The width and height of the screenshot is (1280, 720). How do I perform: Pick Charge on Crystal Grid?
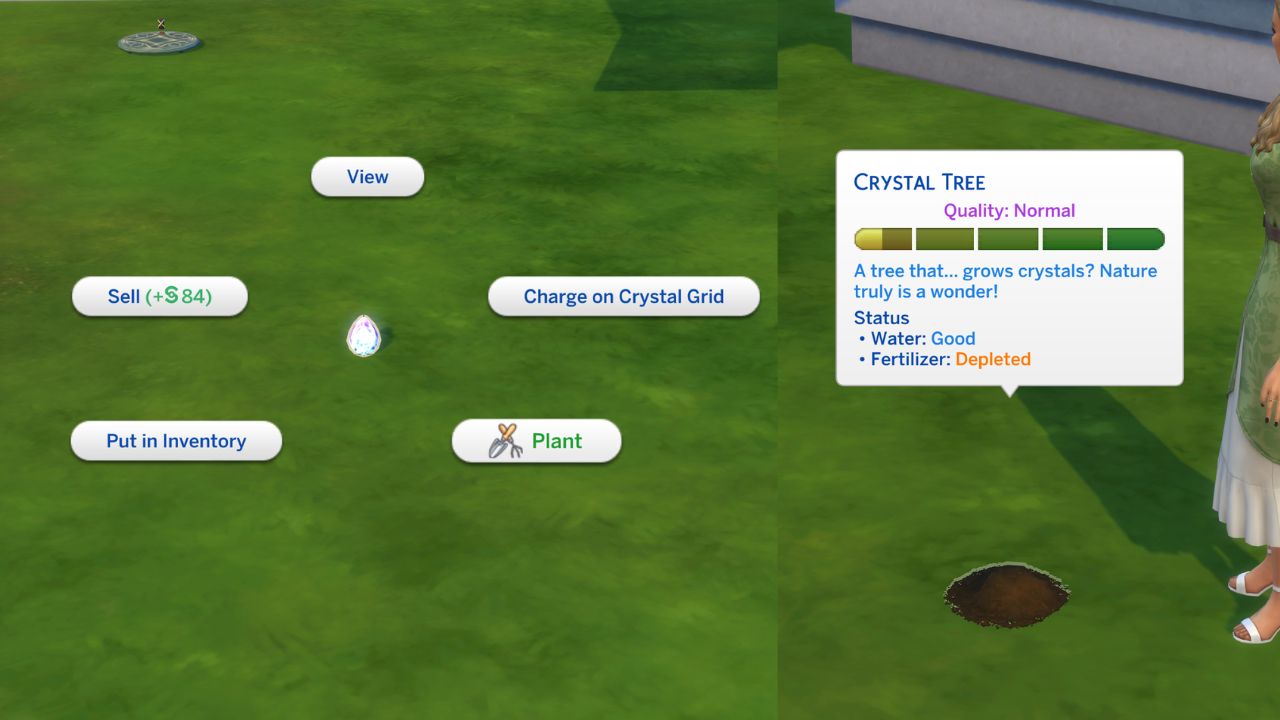pyautogui.click(x=624, y=296)
